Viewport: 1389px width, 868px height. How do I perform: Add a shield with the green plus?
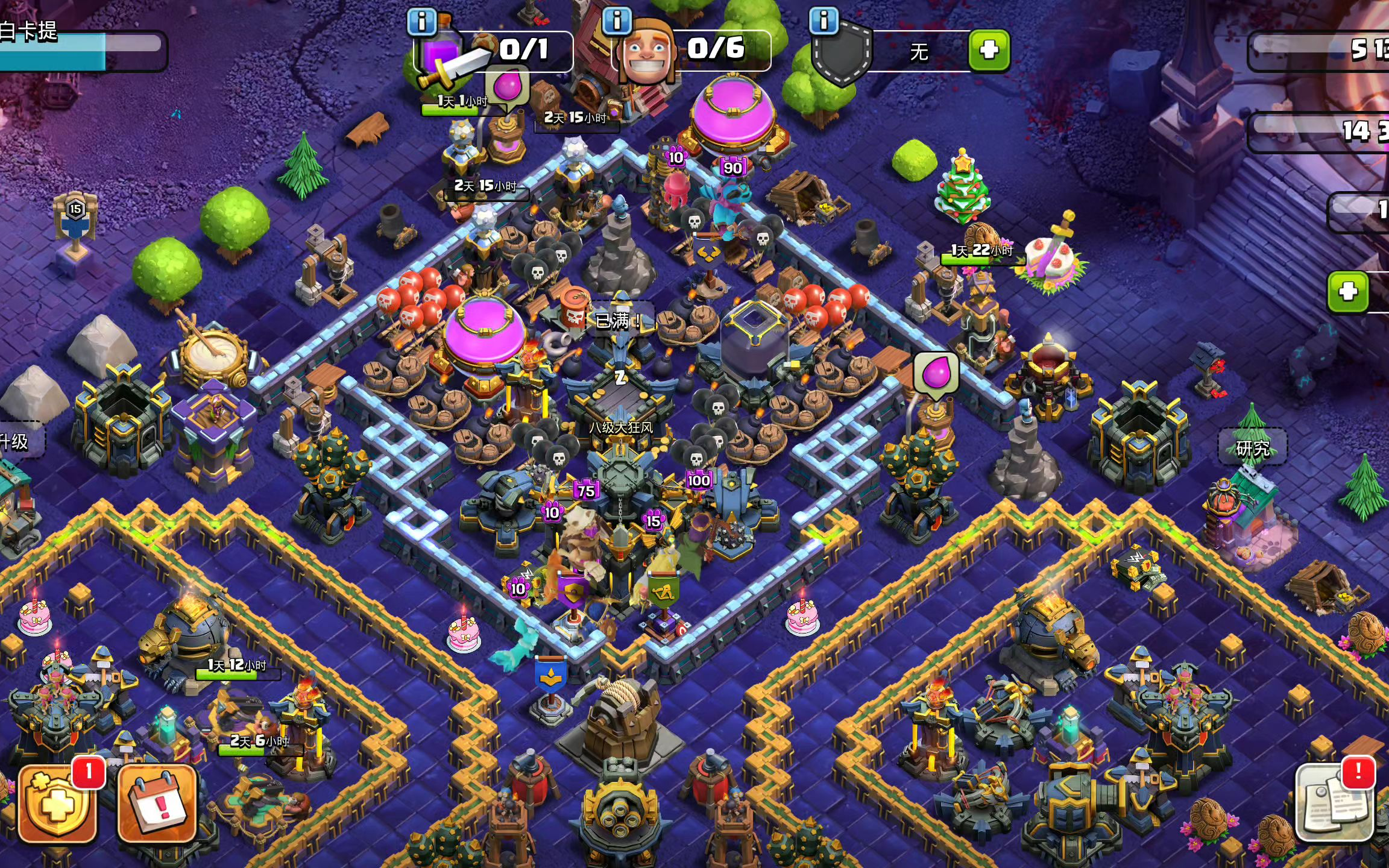(x=989, y=51)
